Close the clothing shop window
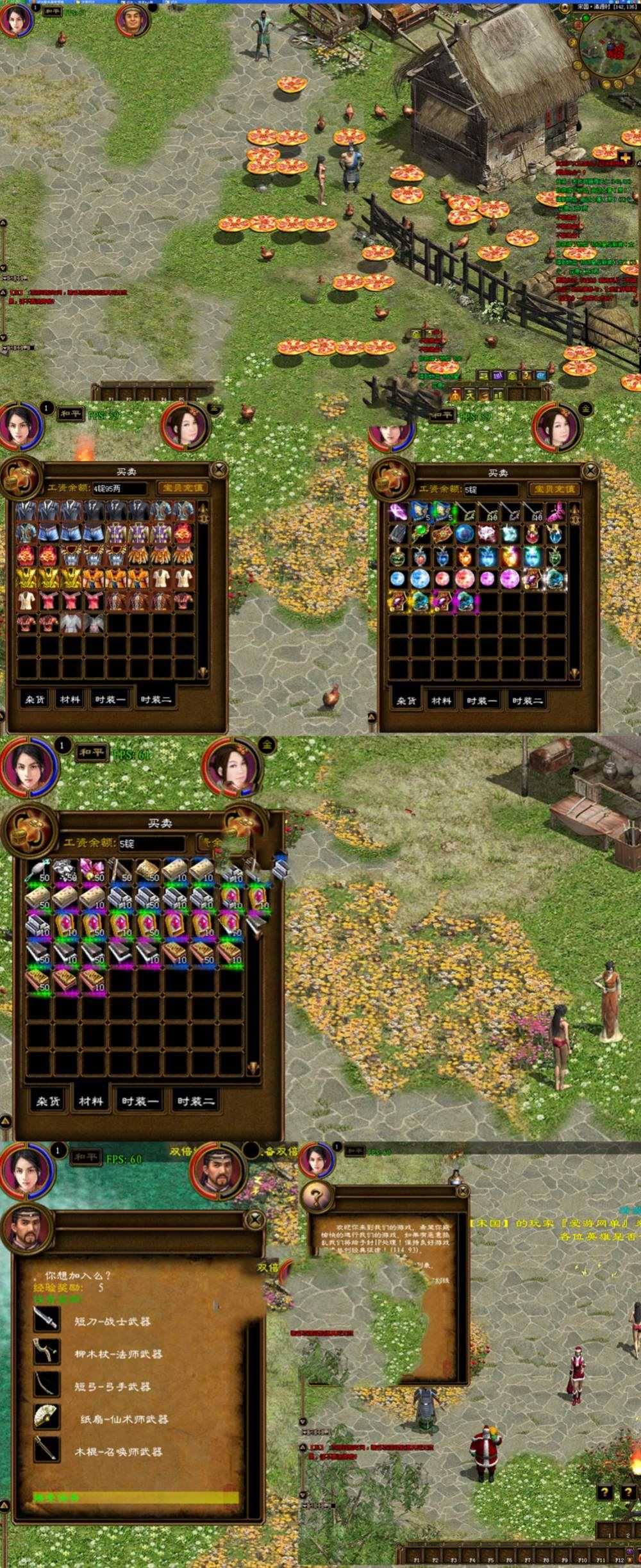This screenshot has width=641, height=1568. 219,469
